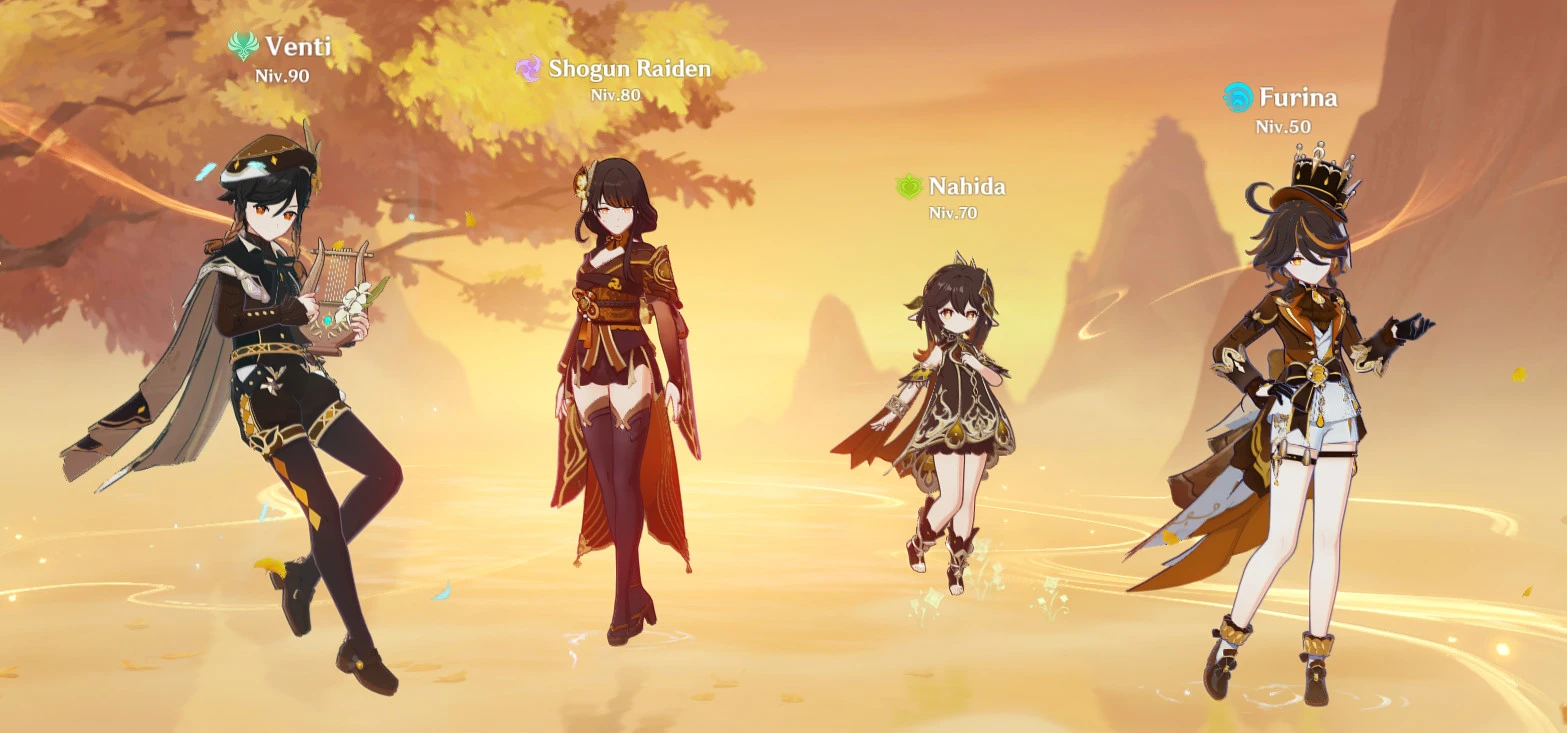Click the Nahida name label
The image size is (1567, 733).
(965, 186)
